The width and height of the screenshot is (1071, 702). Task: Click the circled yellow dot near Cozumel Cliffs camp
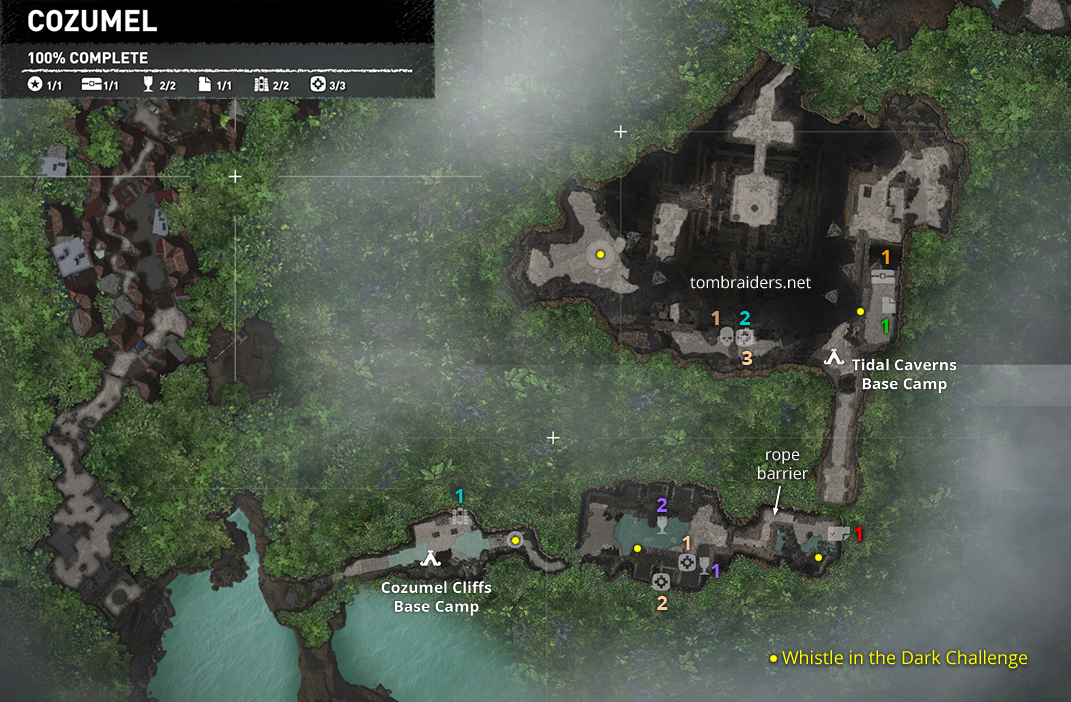click(x=515, y=540)
